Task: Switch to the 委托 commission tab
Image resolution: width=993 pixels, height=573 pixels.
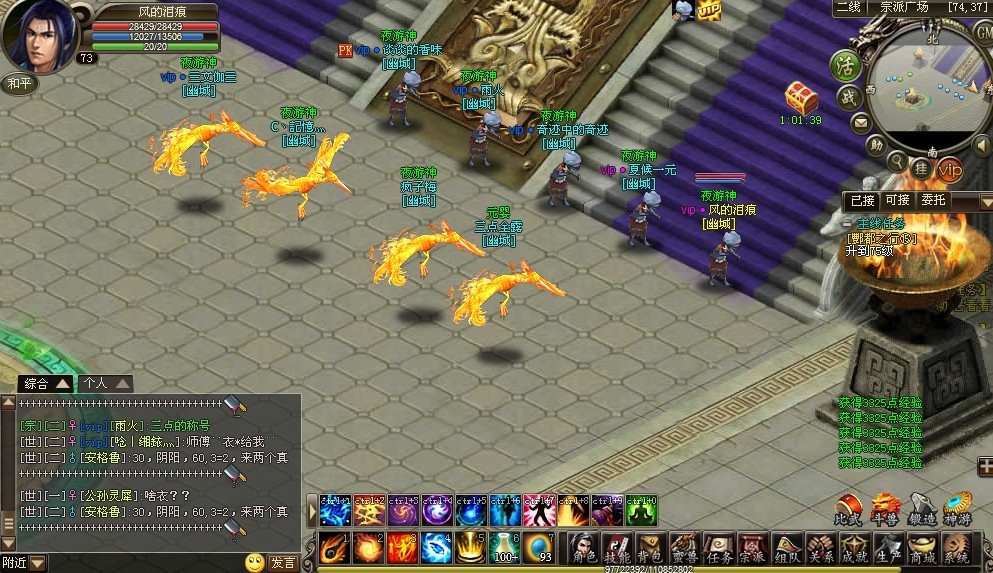Action: point(933,200)
